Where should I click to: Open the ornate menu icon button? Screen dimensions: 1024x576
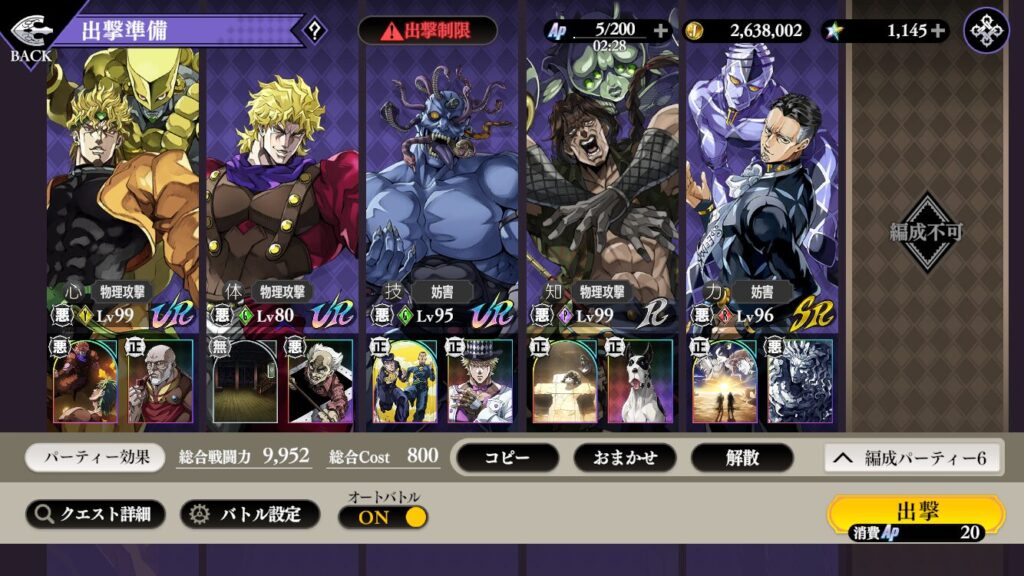(986, 30)
